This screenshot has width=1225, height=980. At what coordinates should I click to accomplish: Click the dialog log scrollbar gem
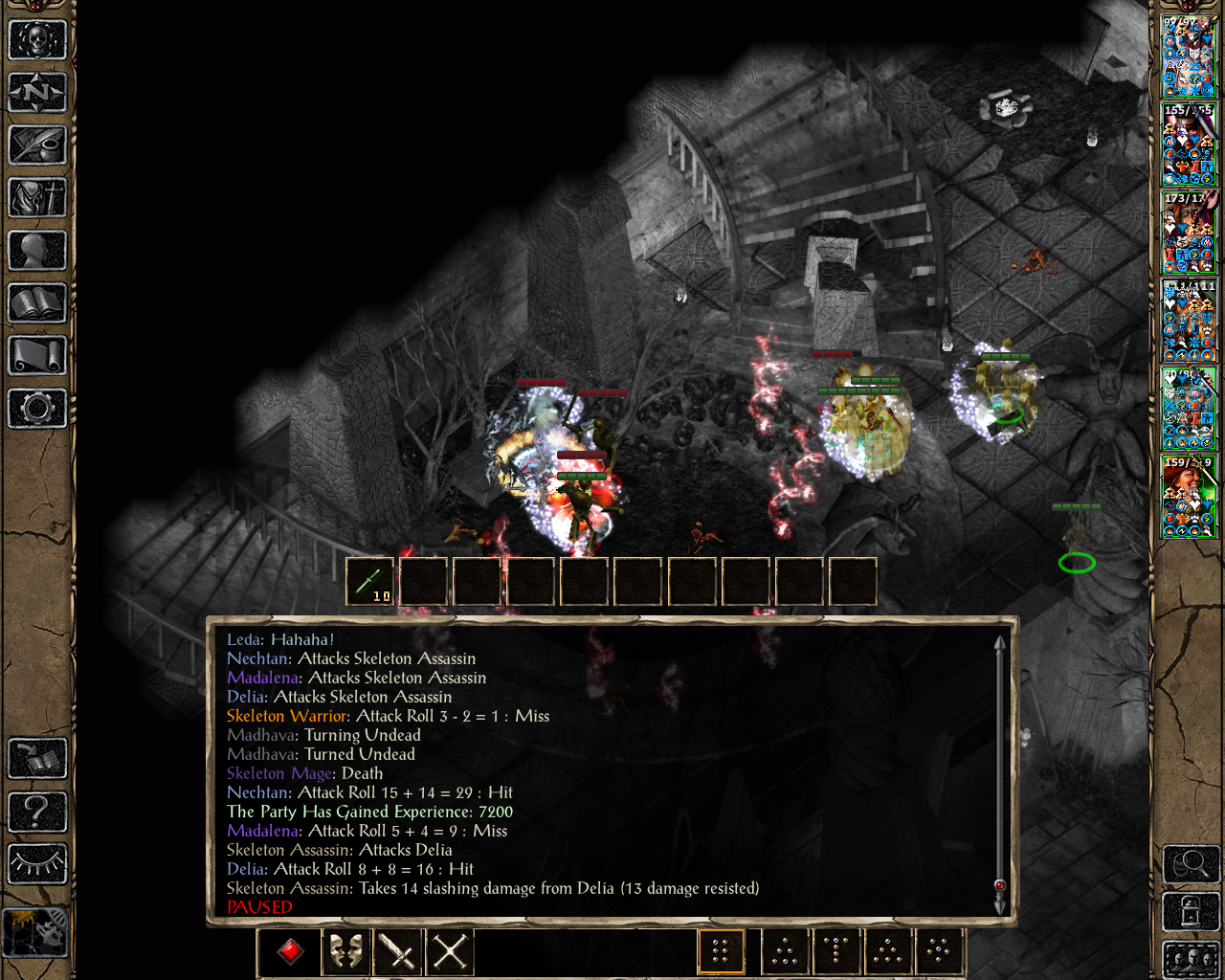999,885
